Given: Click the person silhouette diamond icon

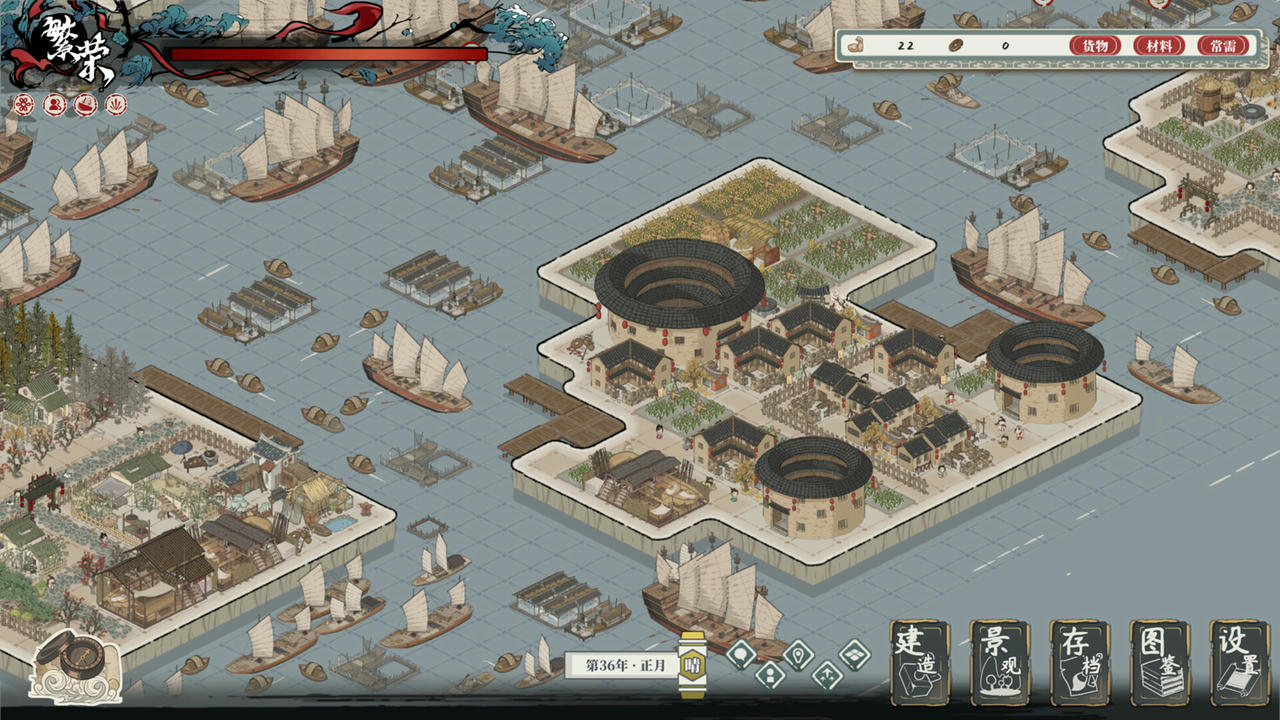Looking at the screenshot, I should [x=769, y=675].
